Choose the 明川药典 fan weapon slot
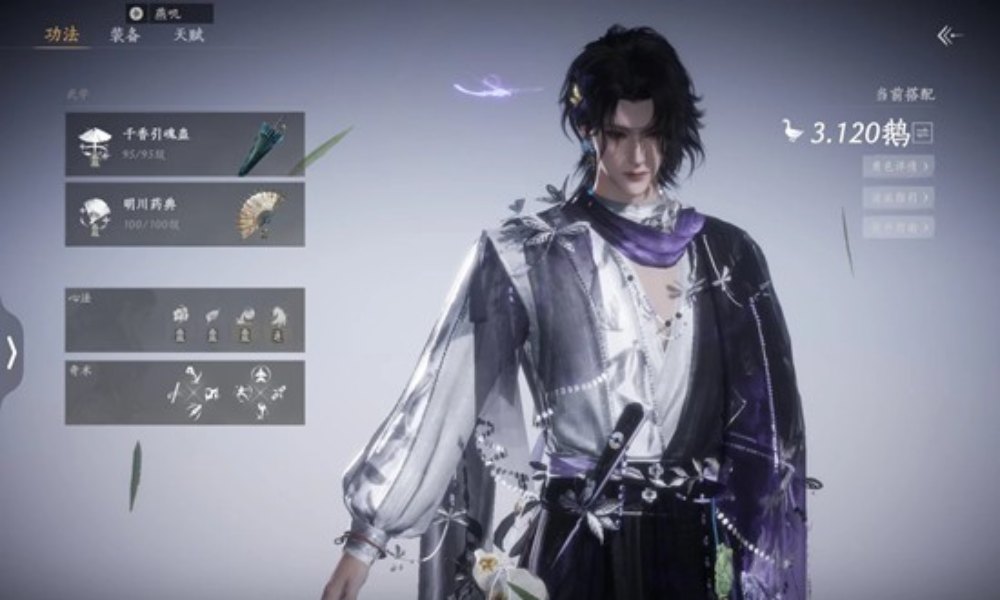The image size is (1000, 600). [x=185, y=213]
